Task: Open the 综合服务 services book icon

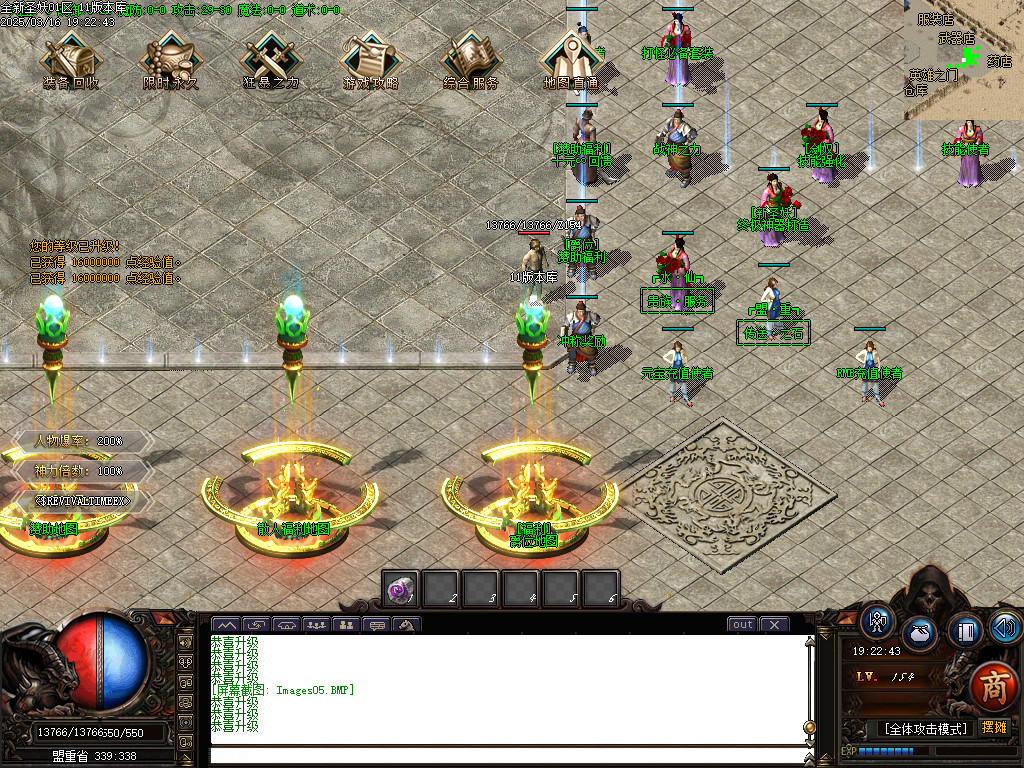Action: [470, 58]
